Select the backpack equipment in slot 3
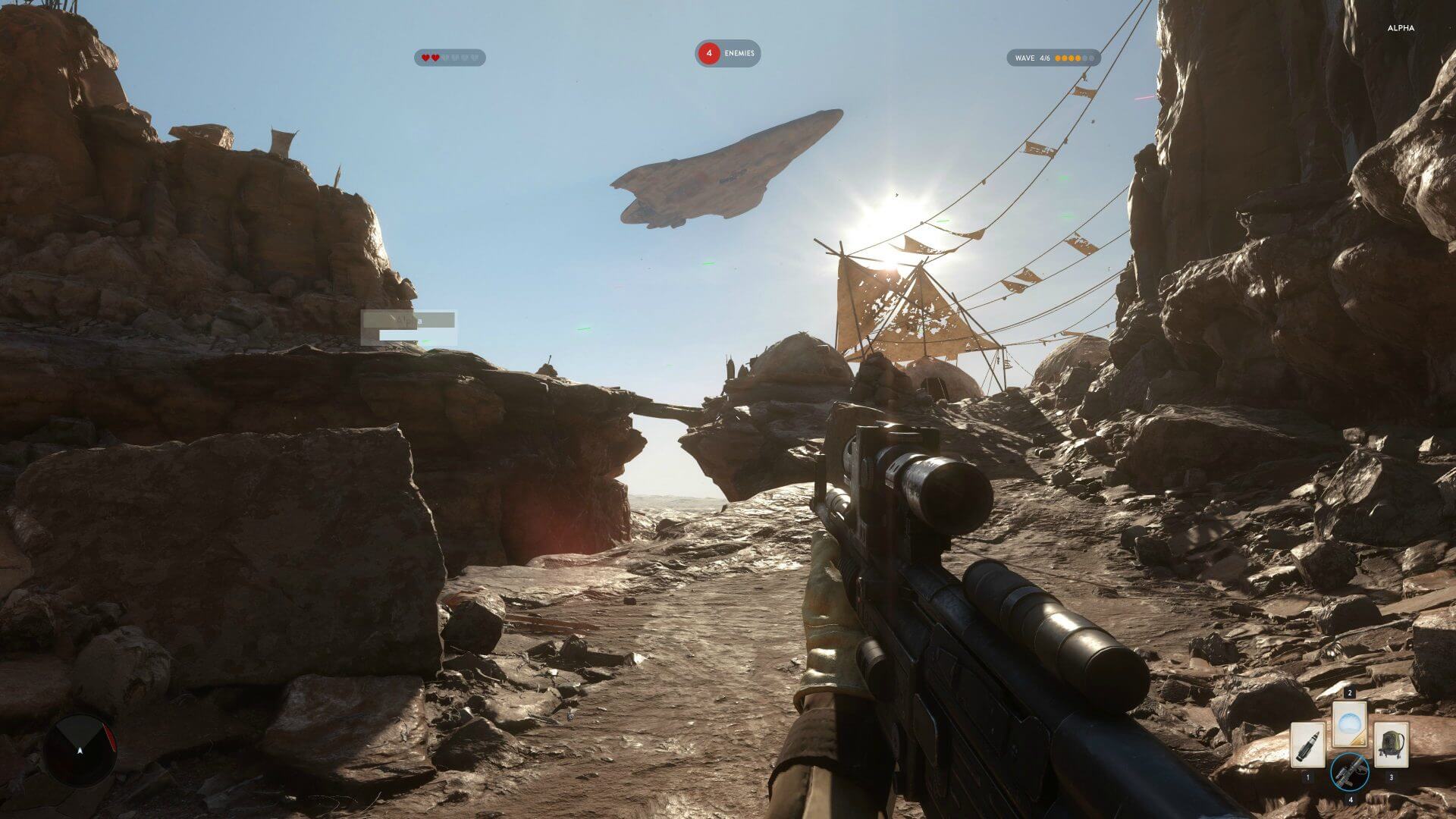Screen dimensions: 1456x819 pyautogui.click(x=1392, y=745)
